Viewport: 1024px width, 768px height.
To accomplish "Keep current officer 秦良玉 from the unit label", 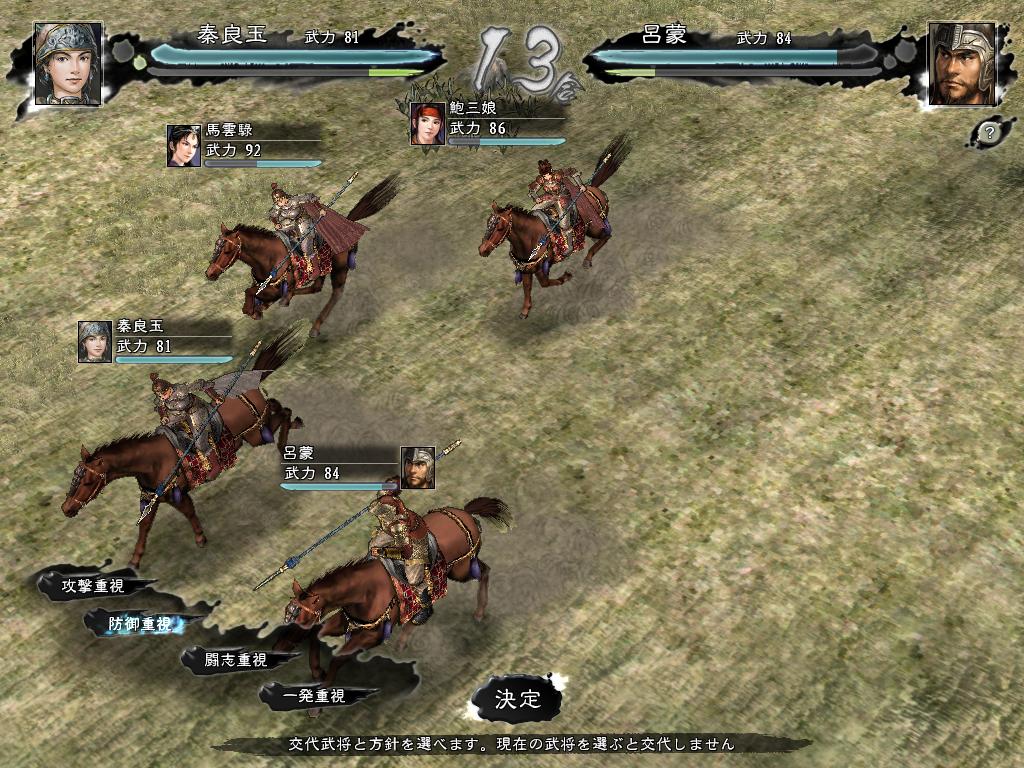I will [x=155, y=341].
